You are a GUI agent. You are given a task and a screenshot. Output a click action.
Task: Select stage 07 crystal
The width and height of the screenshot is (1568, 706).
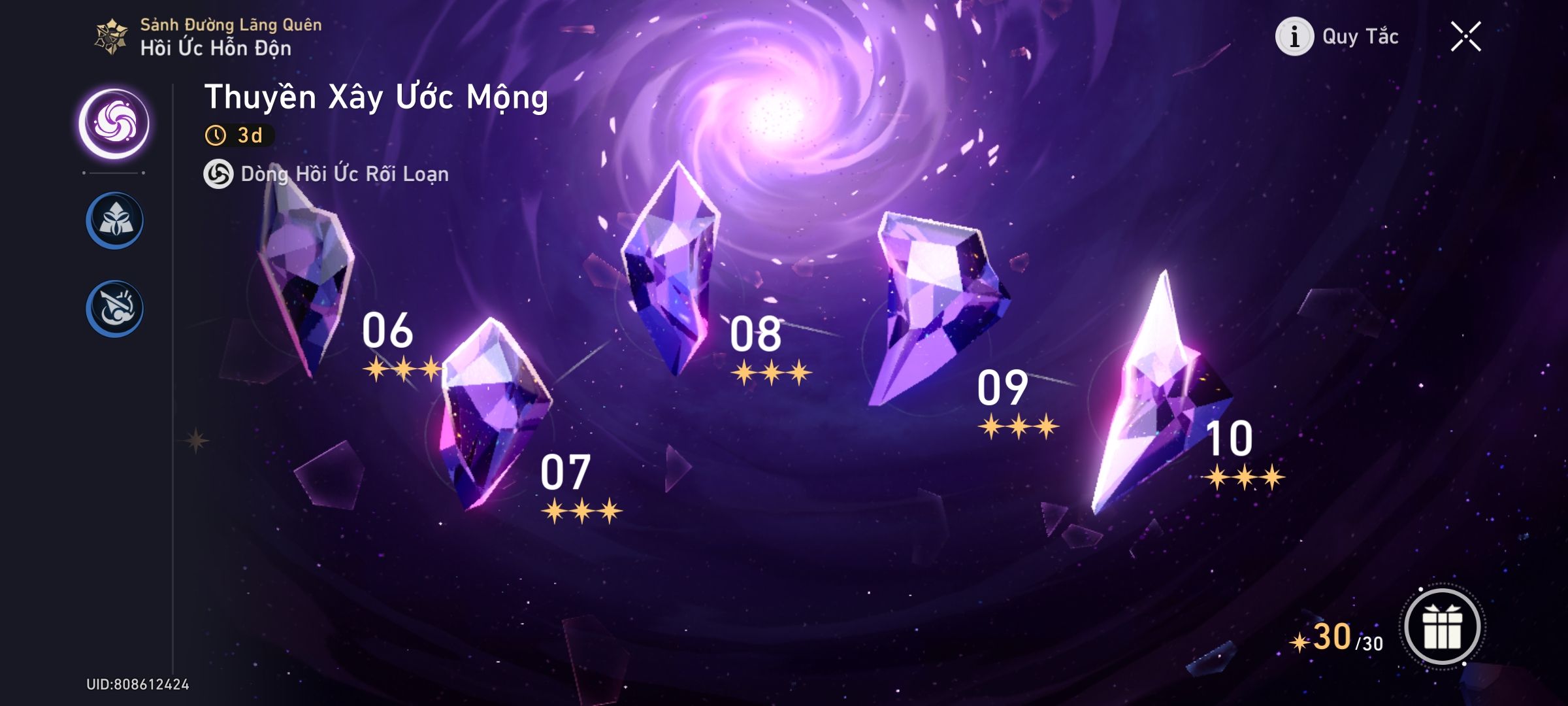[x=497, y=412]
